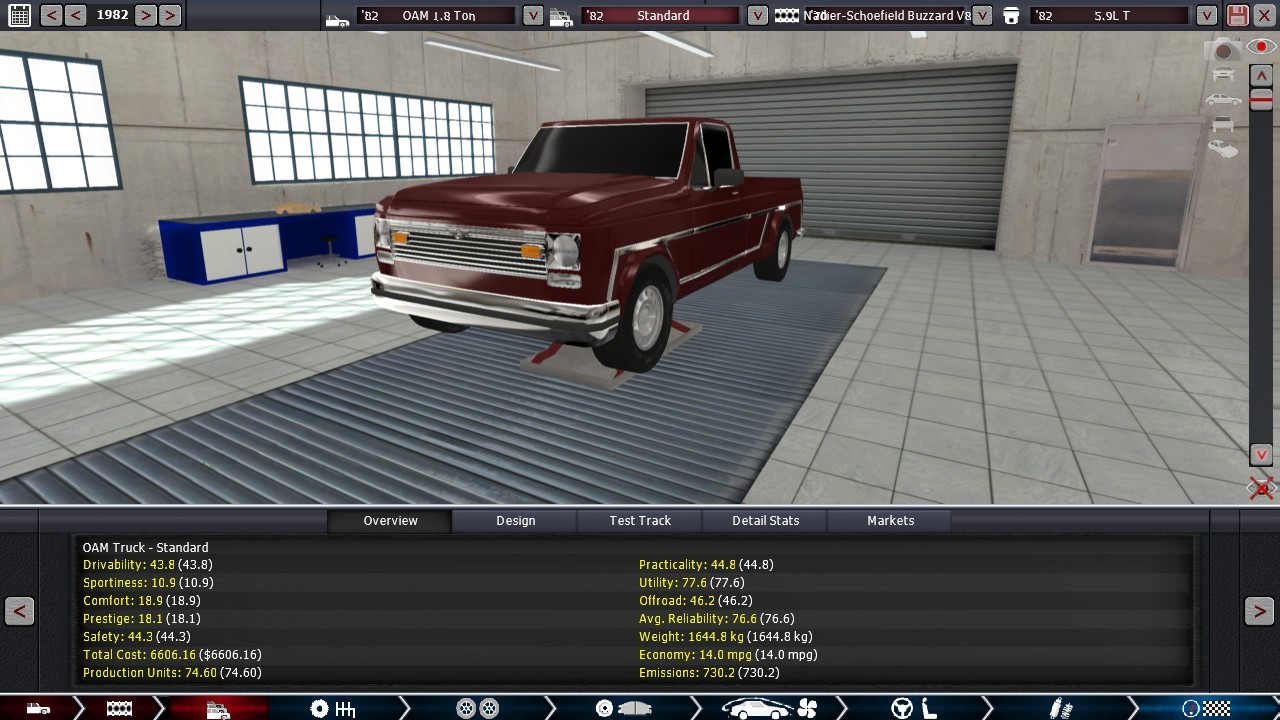This screenshot has height=720, width=1280.
Task: Open the Buzzard V8 engine family dropdown
Action: pyautogui.click(x=982, y=15)
